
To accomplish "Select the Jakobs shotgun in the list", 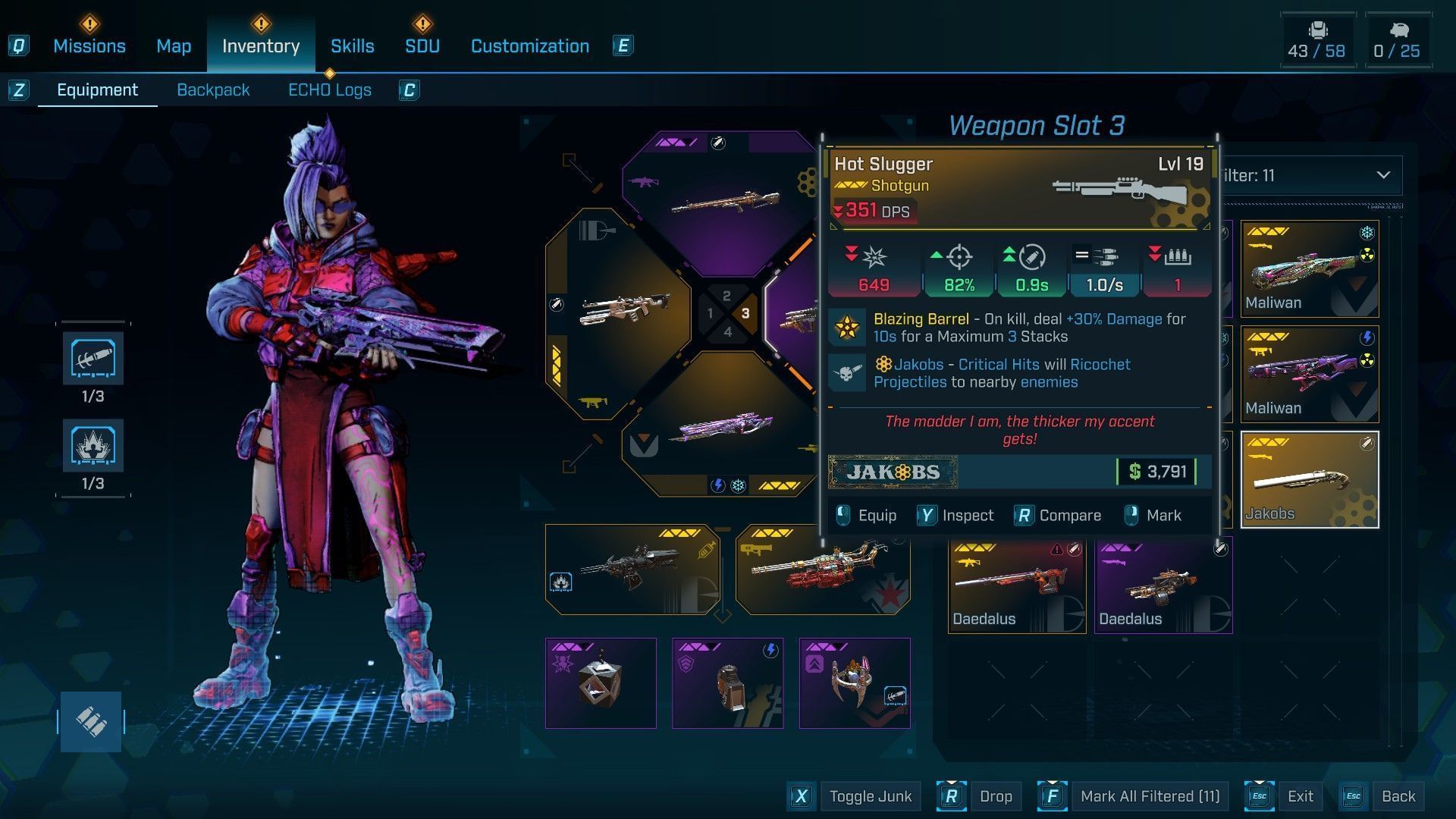I will [x=1310, y=480].
